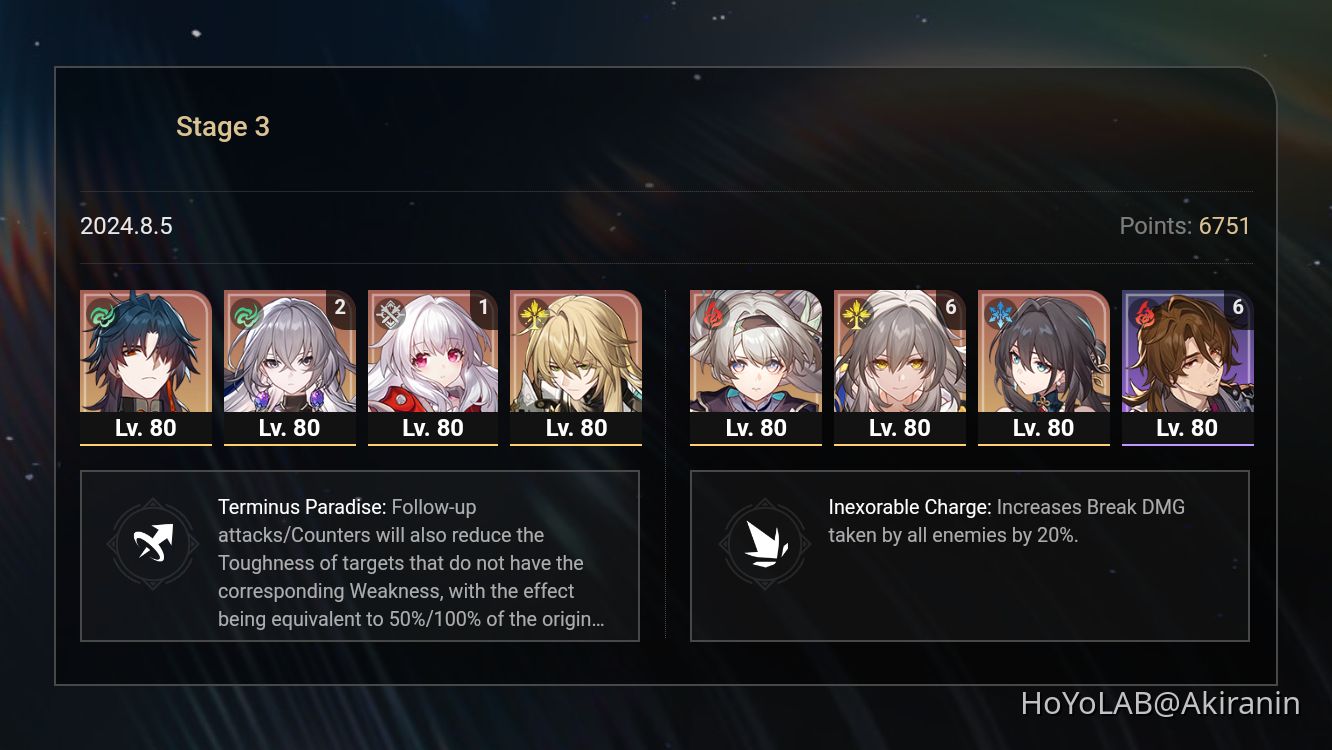Open the 2024.8.5 date entry
This screenshot has height=750, width=1332.
pos(126,226)
